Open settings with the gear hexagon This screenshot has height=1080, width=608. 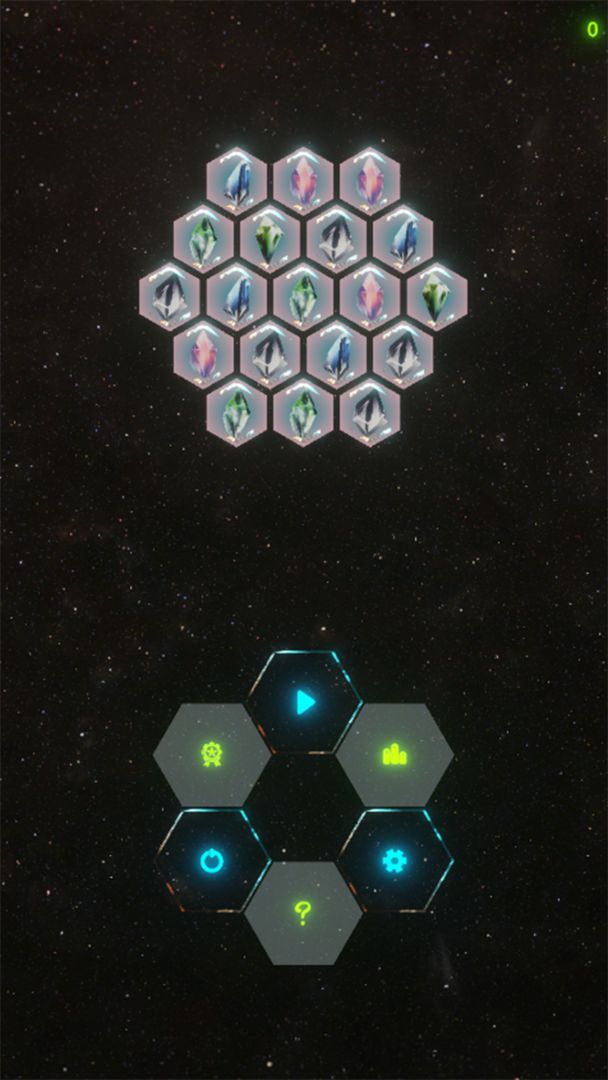[x=395, y=860]
